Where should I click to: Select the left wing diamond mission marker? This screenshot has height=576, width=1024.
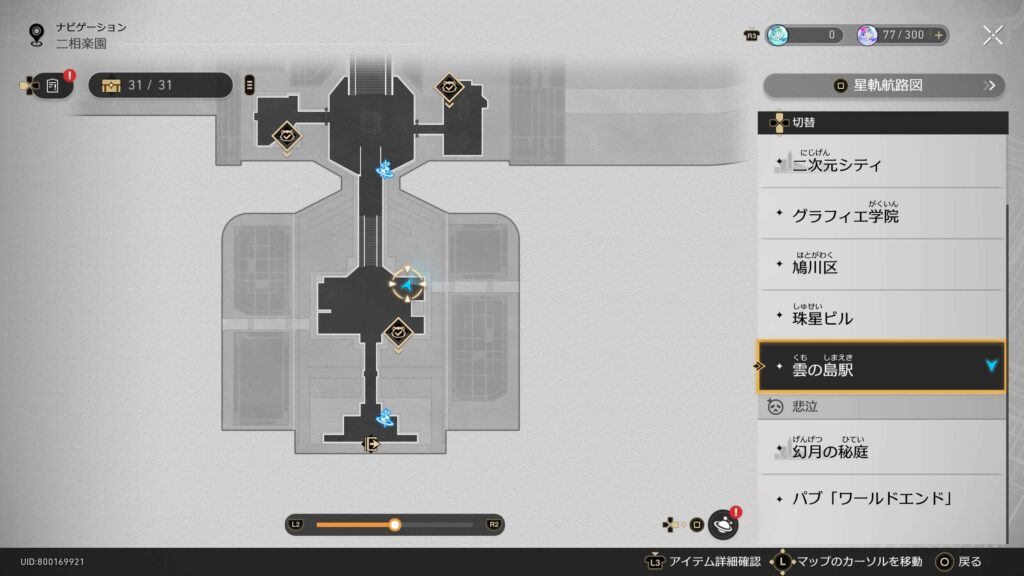[287, 135]
